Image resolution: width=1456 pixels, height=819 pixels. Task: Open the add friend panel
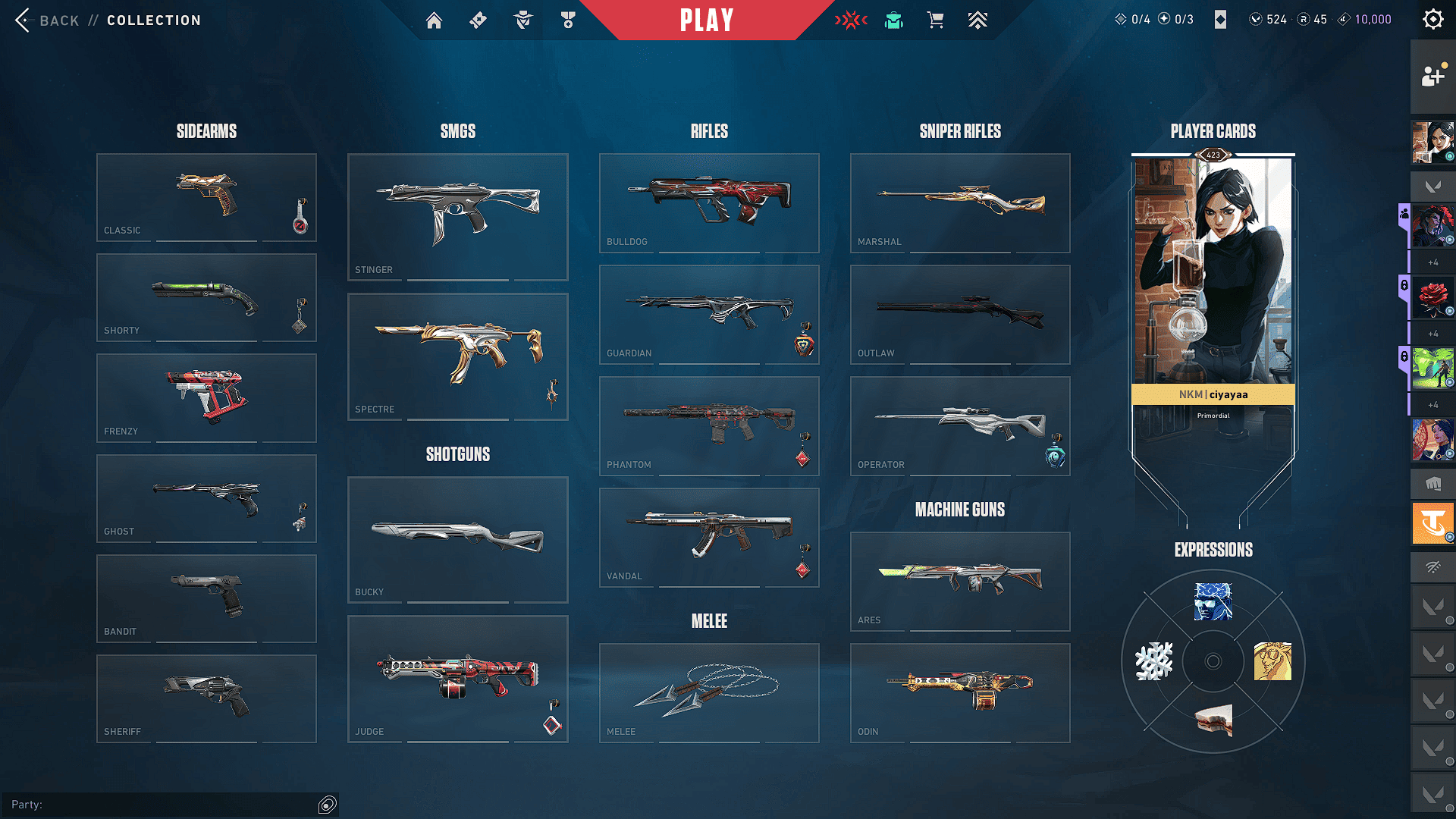1432,76
